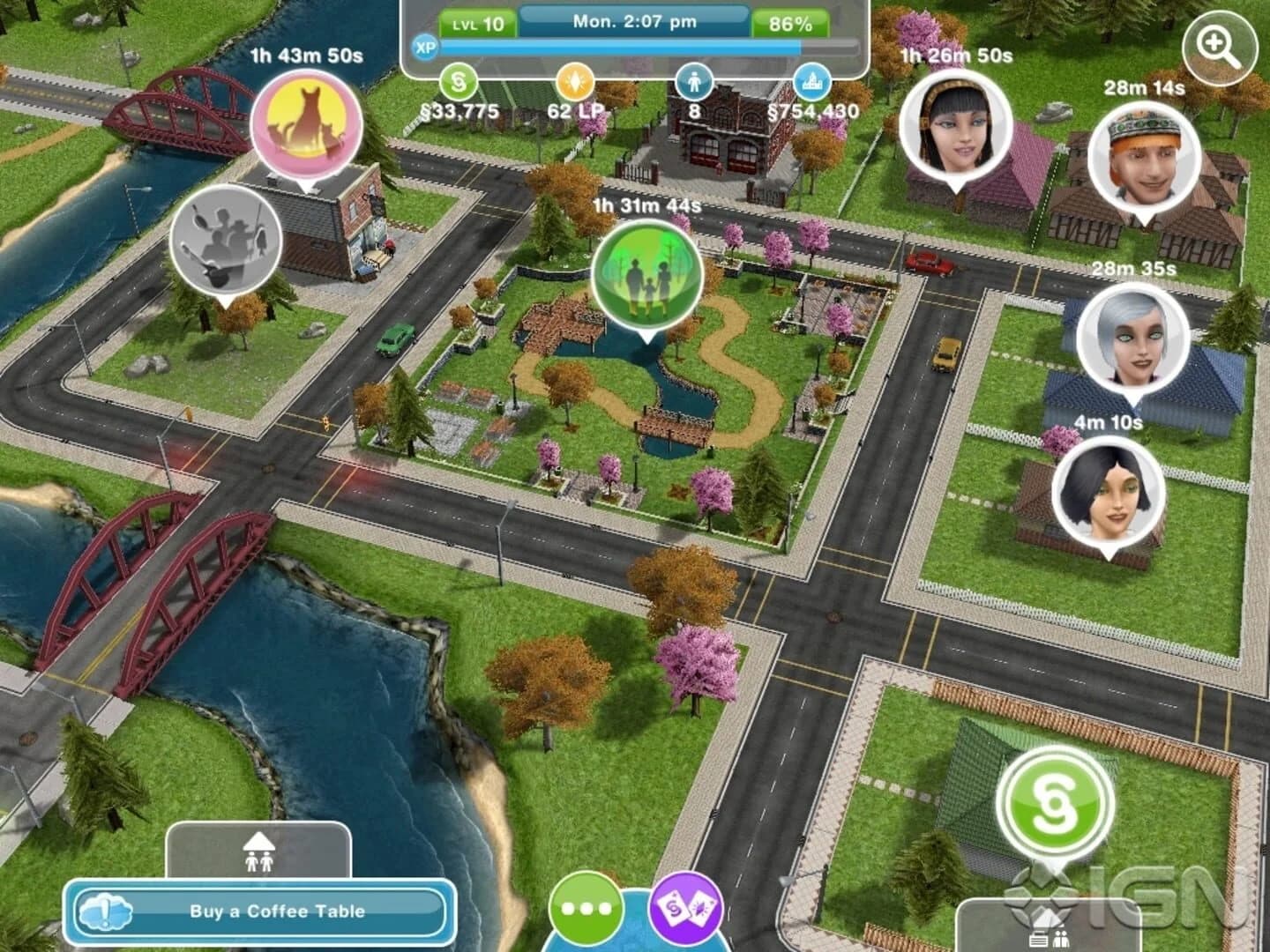Tap the Sim portrait with 4m 10s timer
This screenshot has height=952, width=1270.
[x=1109, y=489]
